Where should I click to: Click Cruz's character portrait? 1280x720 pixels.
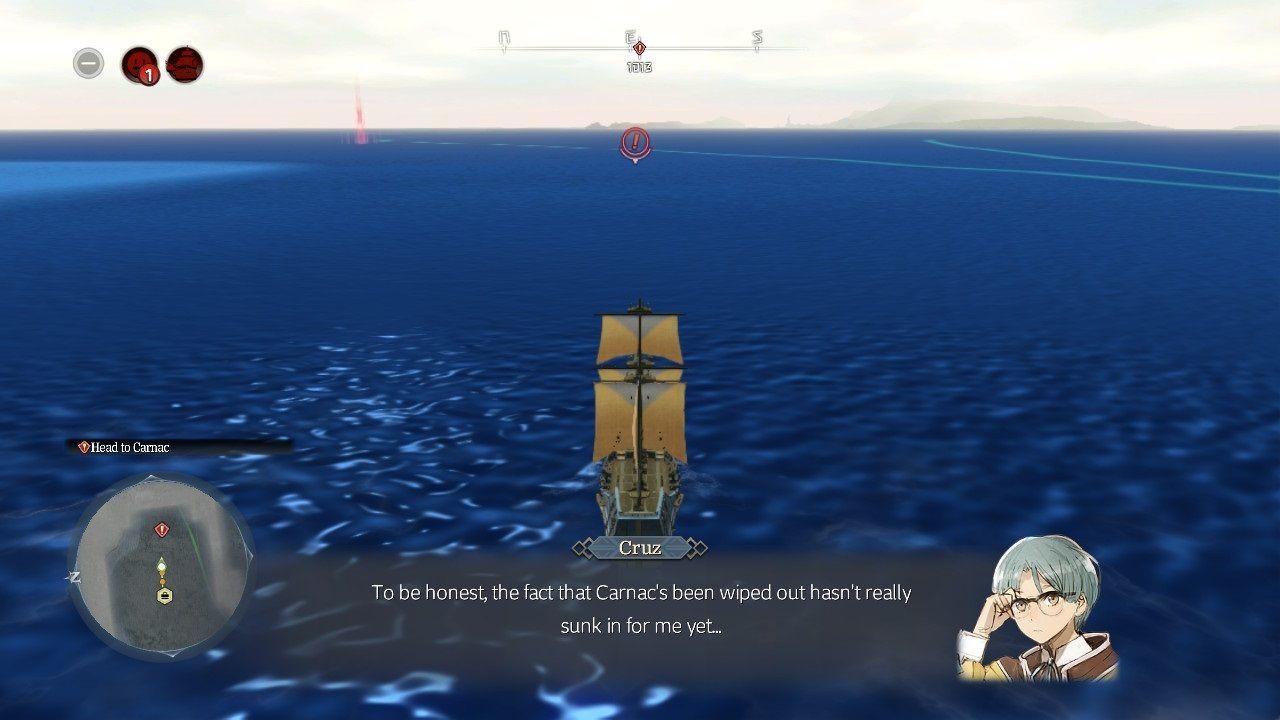(x=1038, y=608)
